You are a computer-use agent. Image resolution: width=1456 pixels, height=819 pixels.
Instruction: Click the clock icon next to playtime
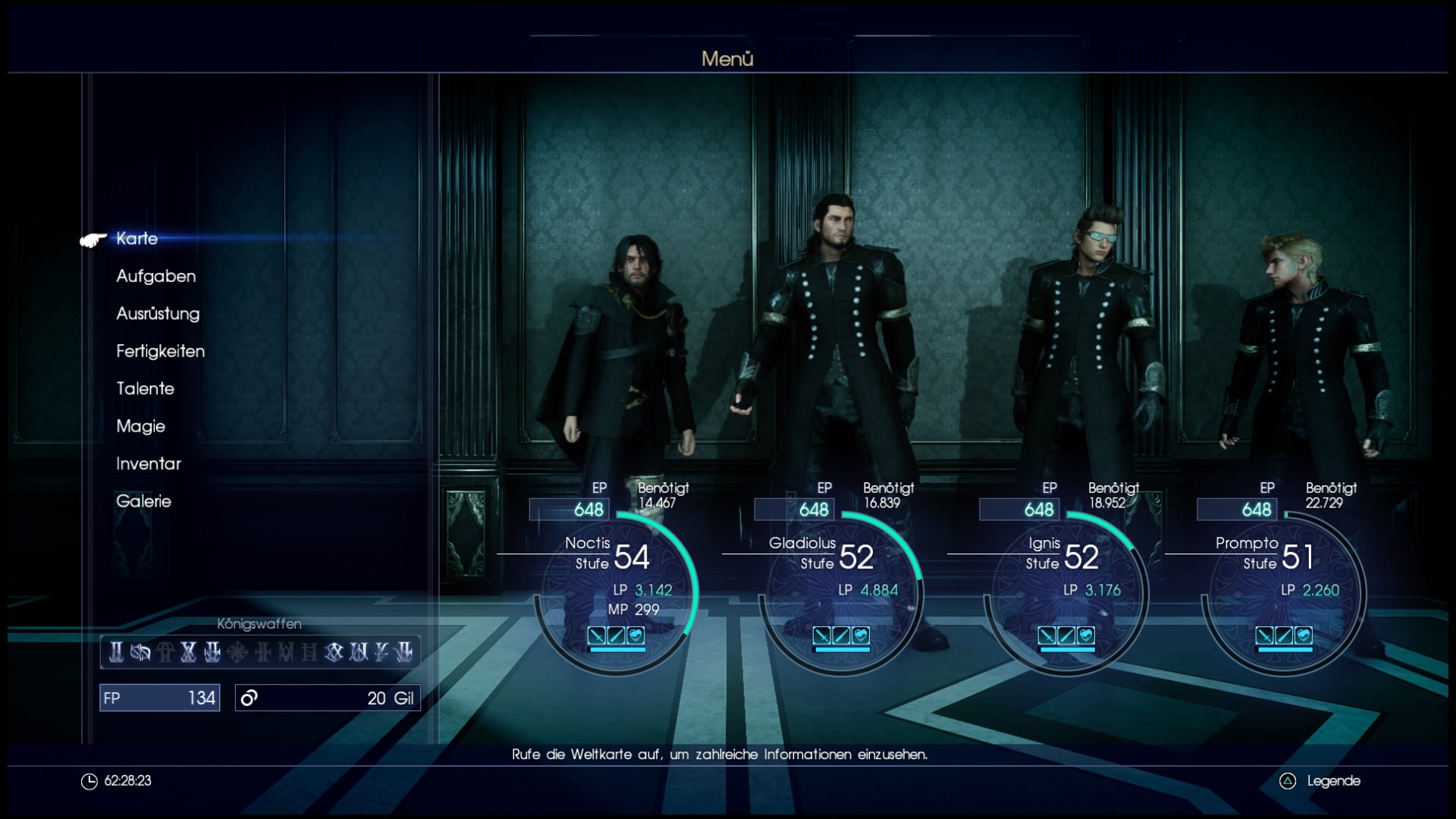tap(89, 780)
